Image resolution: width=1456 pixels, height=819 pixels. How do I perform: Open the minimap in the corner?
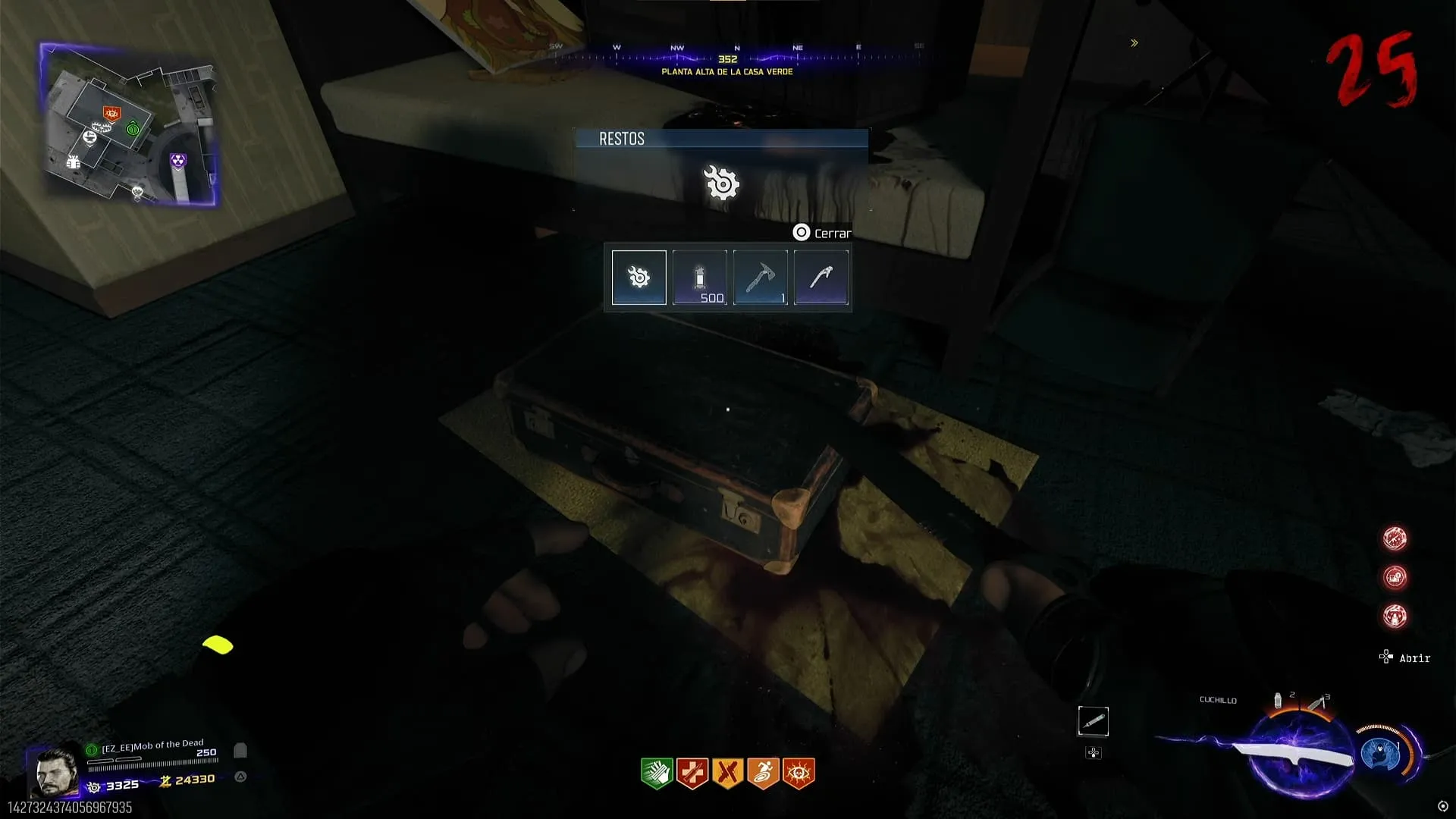coord(129,125)
